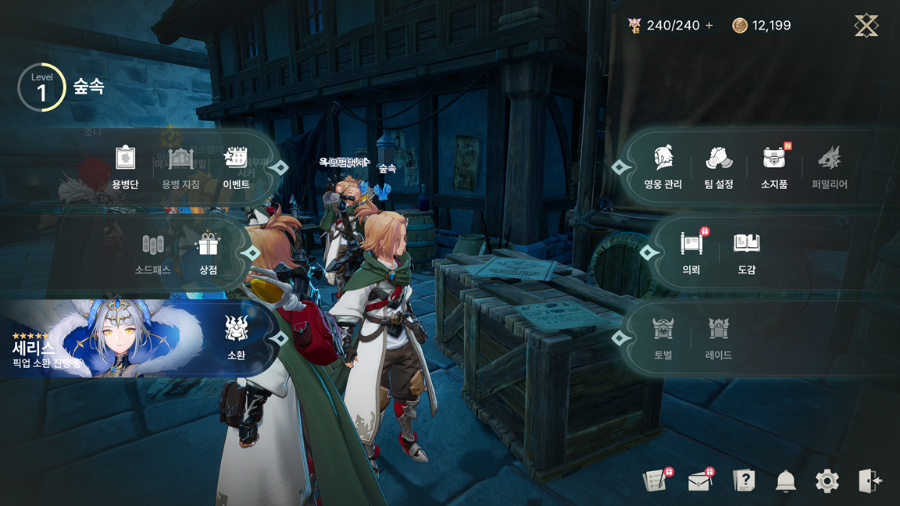Open the 이벤트 events calendar
Screen dimensions: 900x506
click(236, 166)
